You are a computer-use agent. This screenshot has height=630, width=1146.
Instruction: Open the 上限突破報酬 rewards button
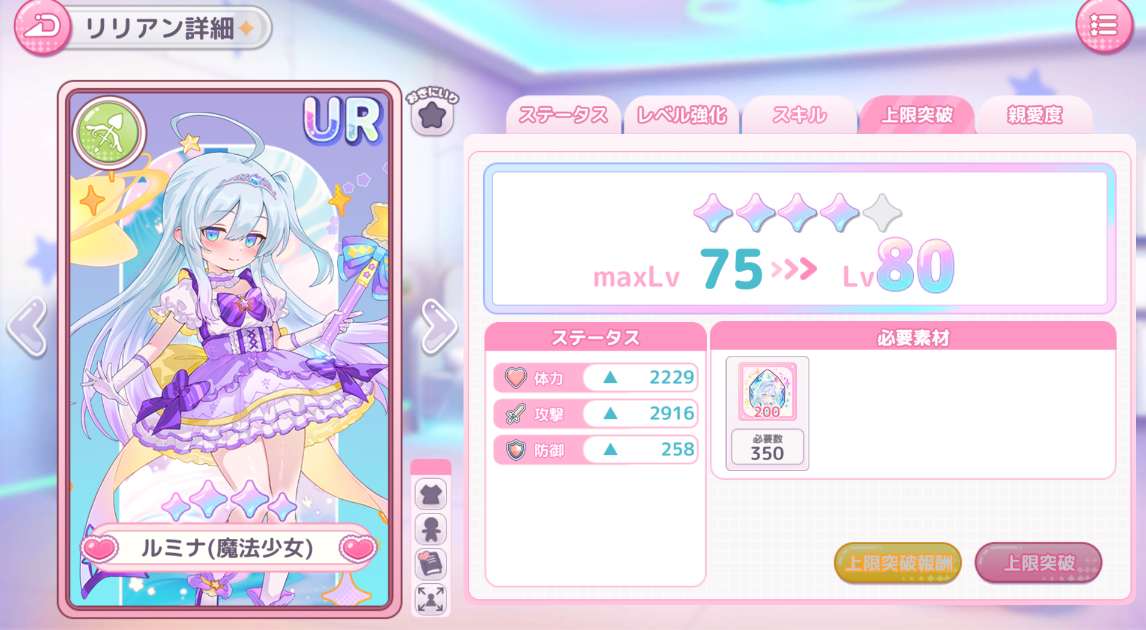click(x=897, y=563)
